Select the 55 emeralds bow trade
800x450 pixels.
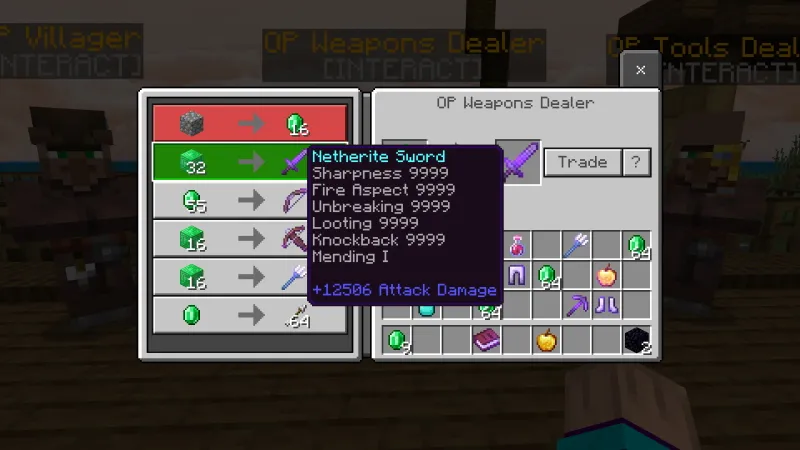pyautogui.click(x=249, y=200)
